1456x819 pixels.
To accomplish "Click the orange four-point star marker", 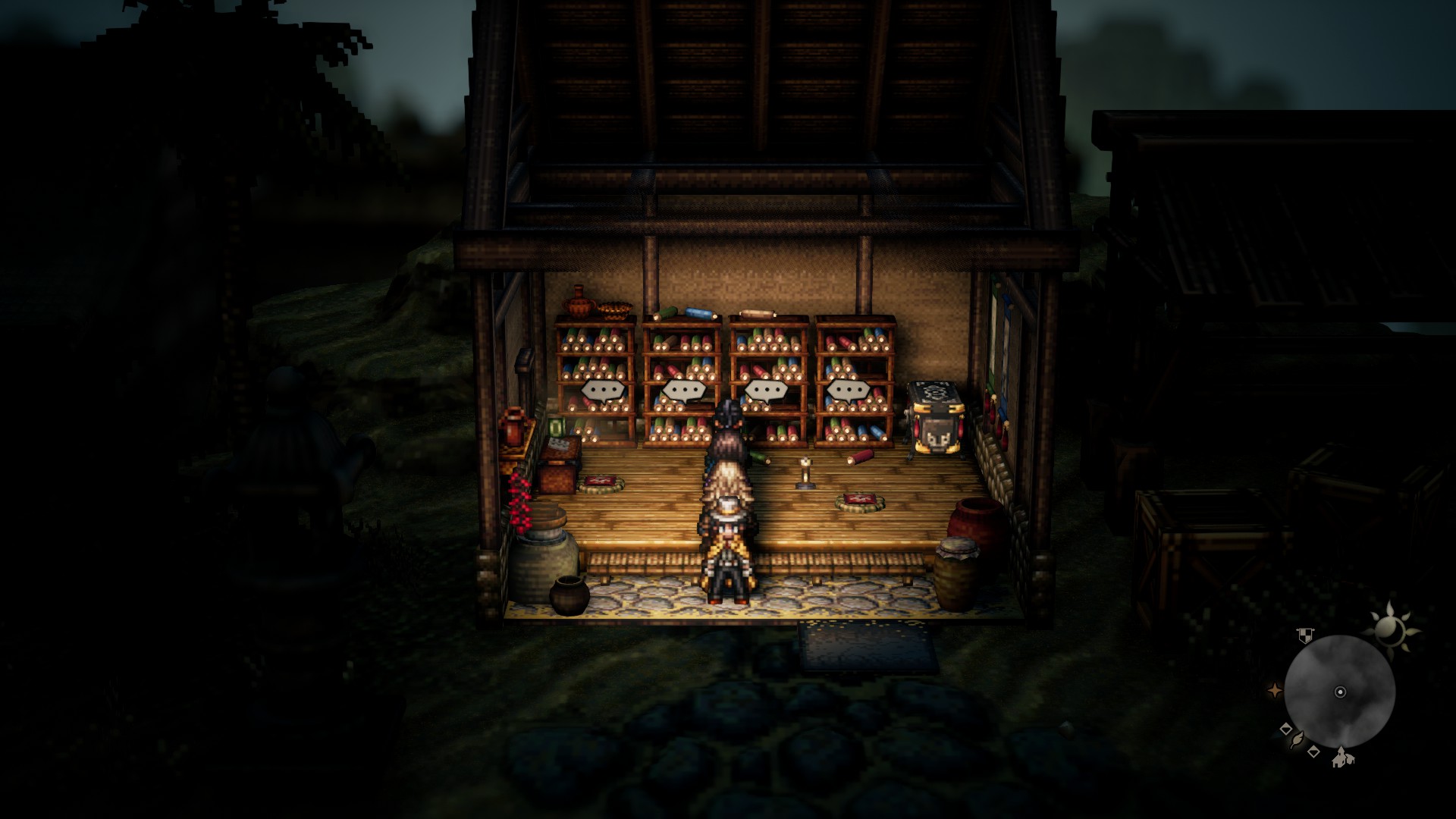I will [1275, 690].
